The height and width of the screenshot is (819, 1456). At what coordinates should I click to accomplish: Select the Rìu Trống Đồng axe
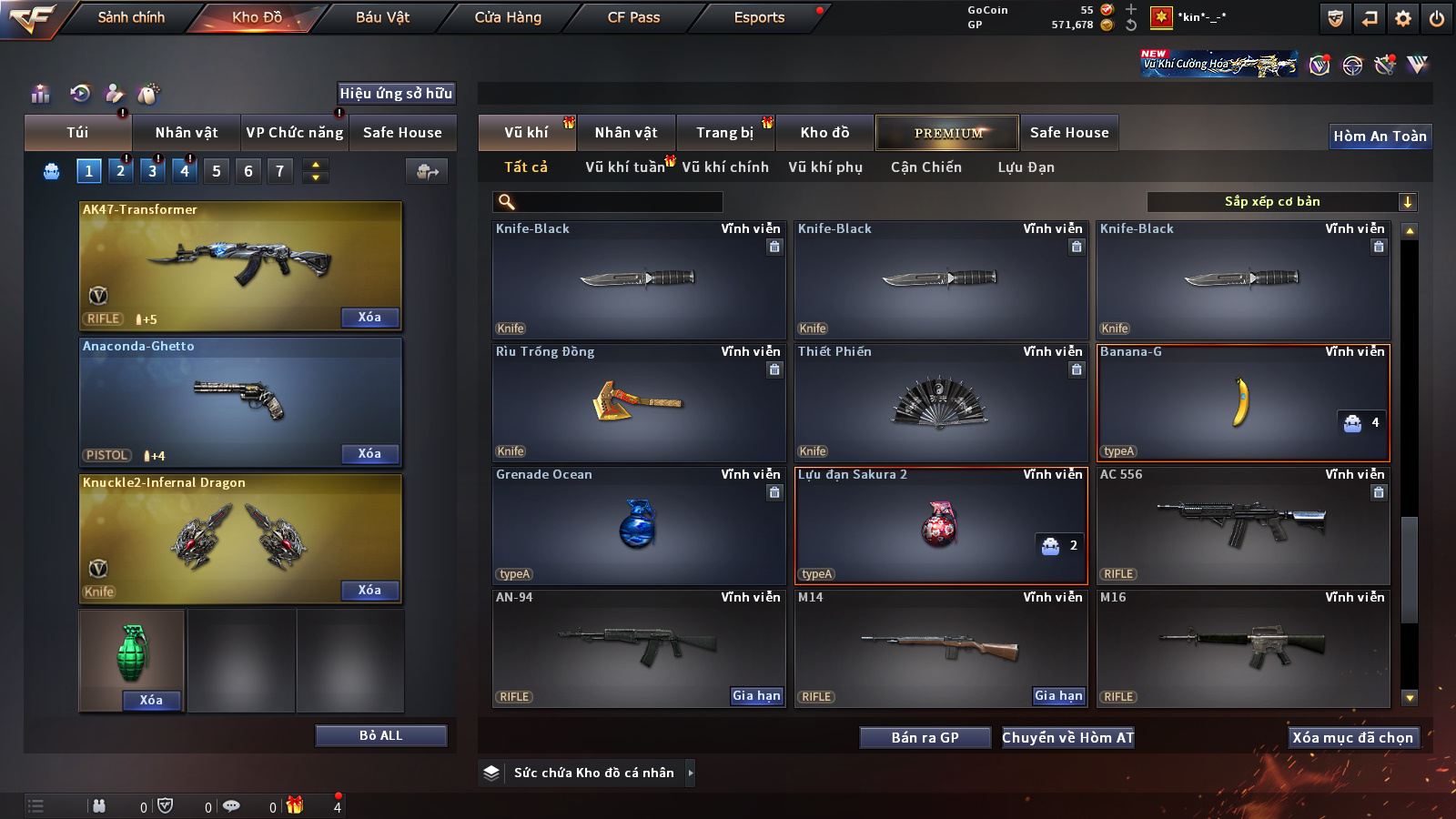[x=638, y=402]
